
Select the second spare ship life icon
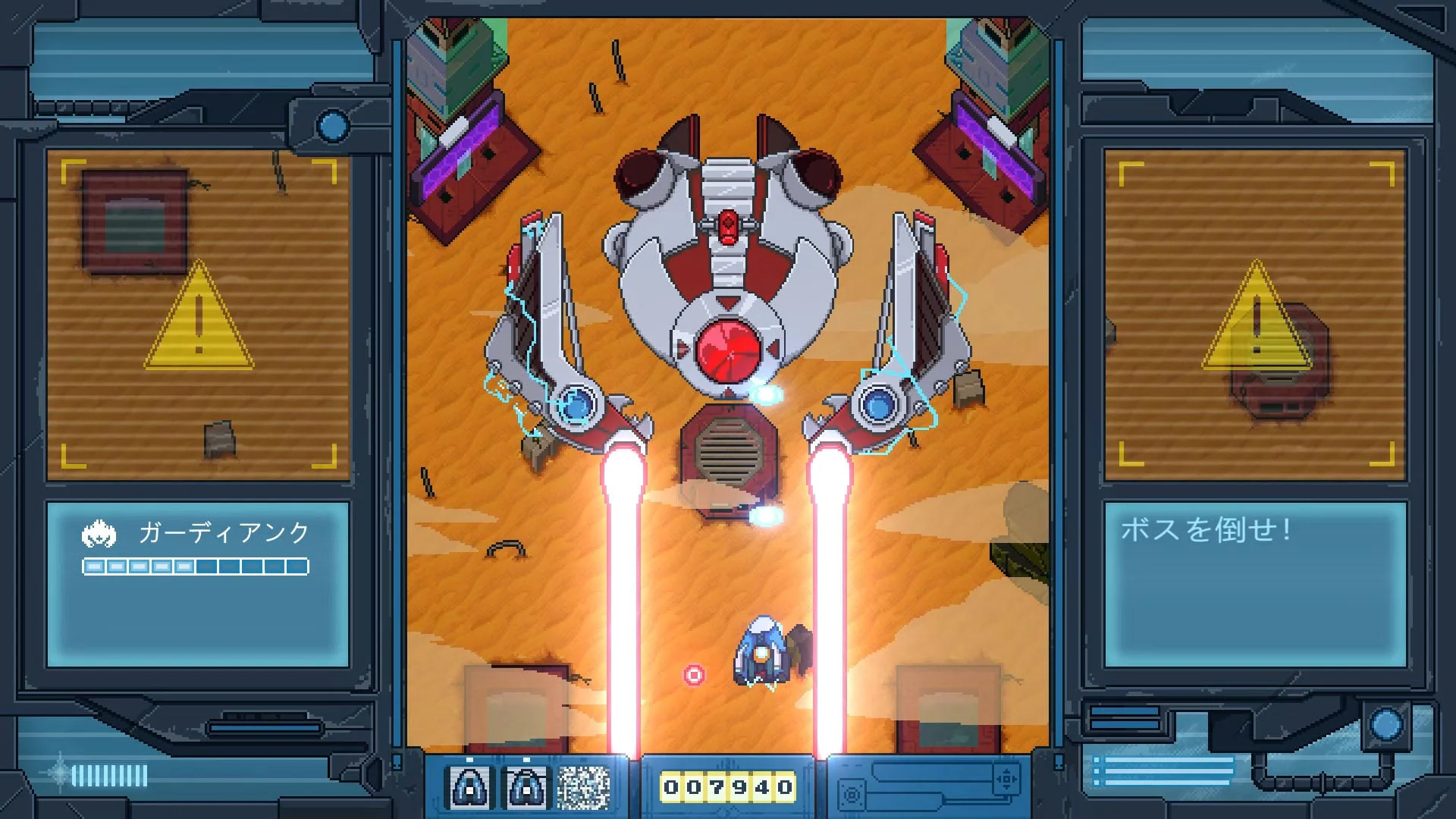(526, 787)
